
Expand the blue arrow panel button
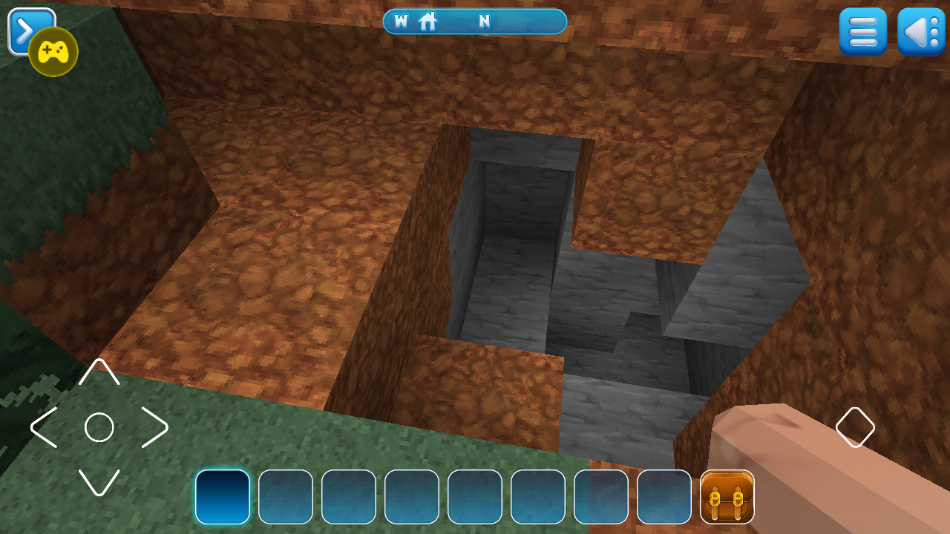20,24
